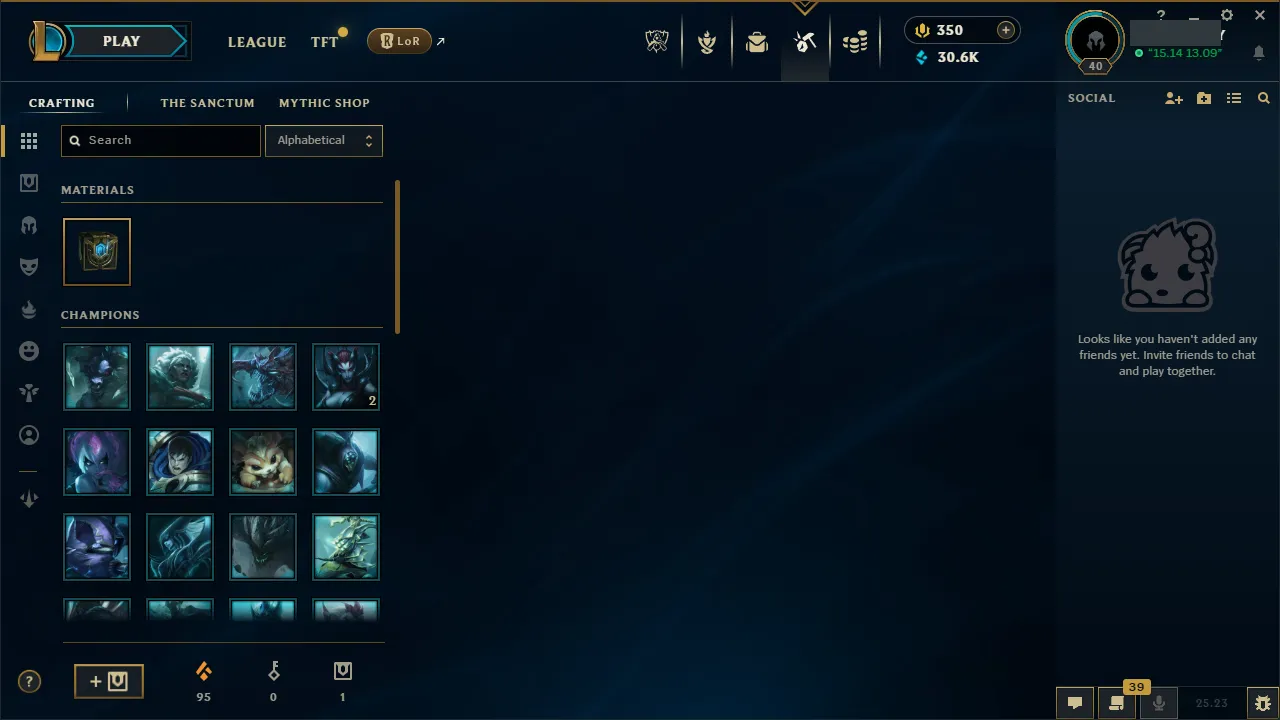Click the PLAY button
The width and height of the screenshot is (1280, 720).
click(121, 41)
